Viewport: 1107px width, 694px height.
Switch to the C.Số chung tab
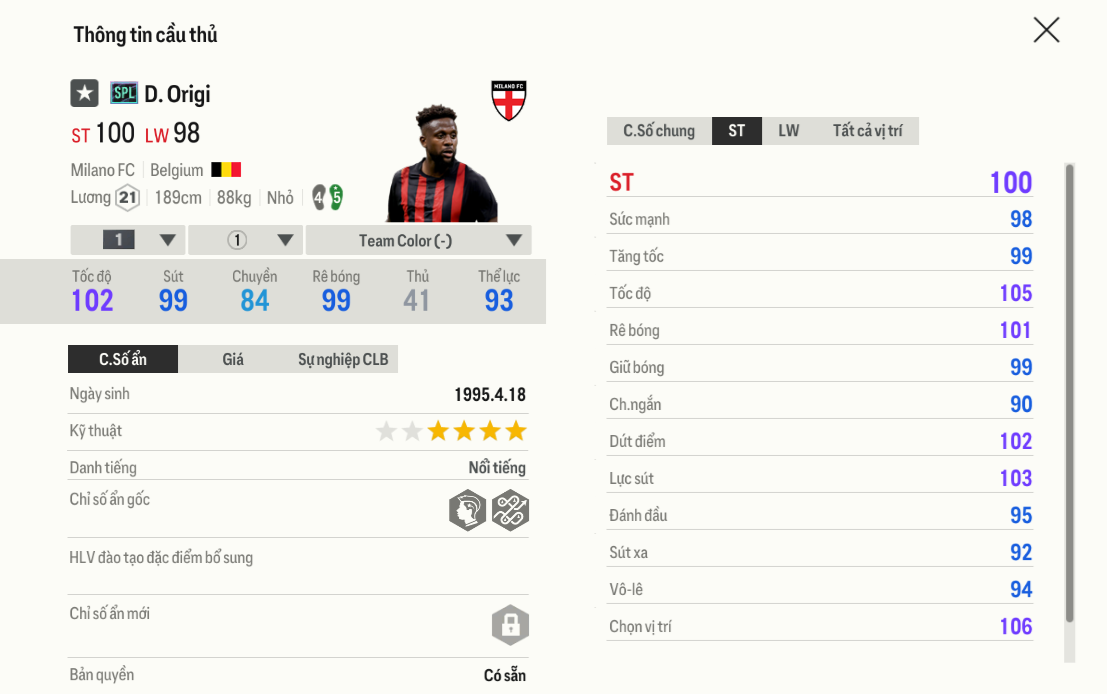(659, 131)
